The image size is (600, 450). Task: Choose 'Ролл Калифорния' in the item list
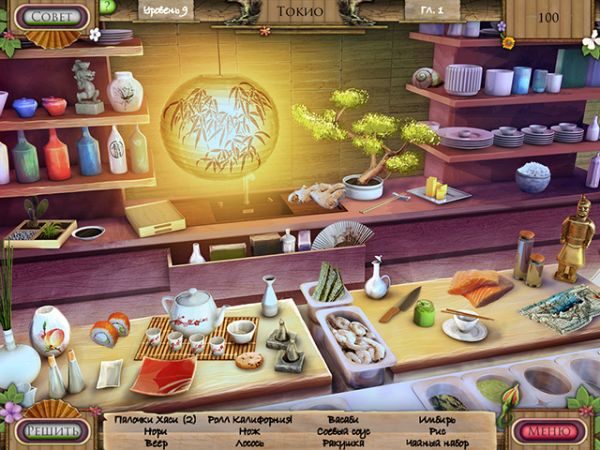click(x=250, y=420)
